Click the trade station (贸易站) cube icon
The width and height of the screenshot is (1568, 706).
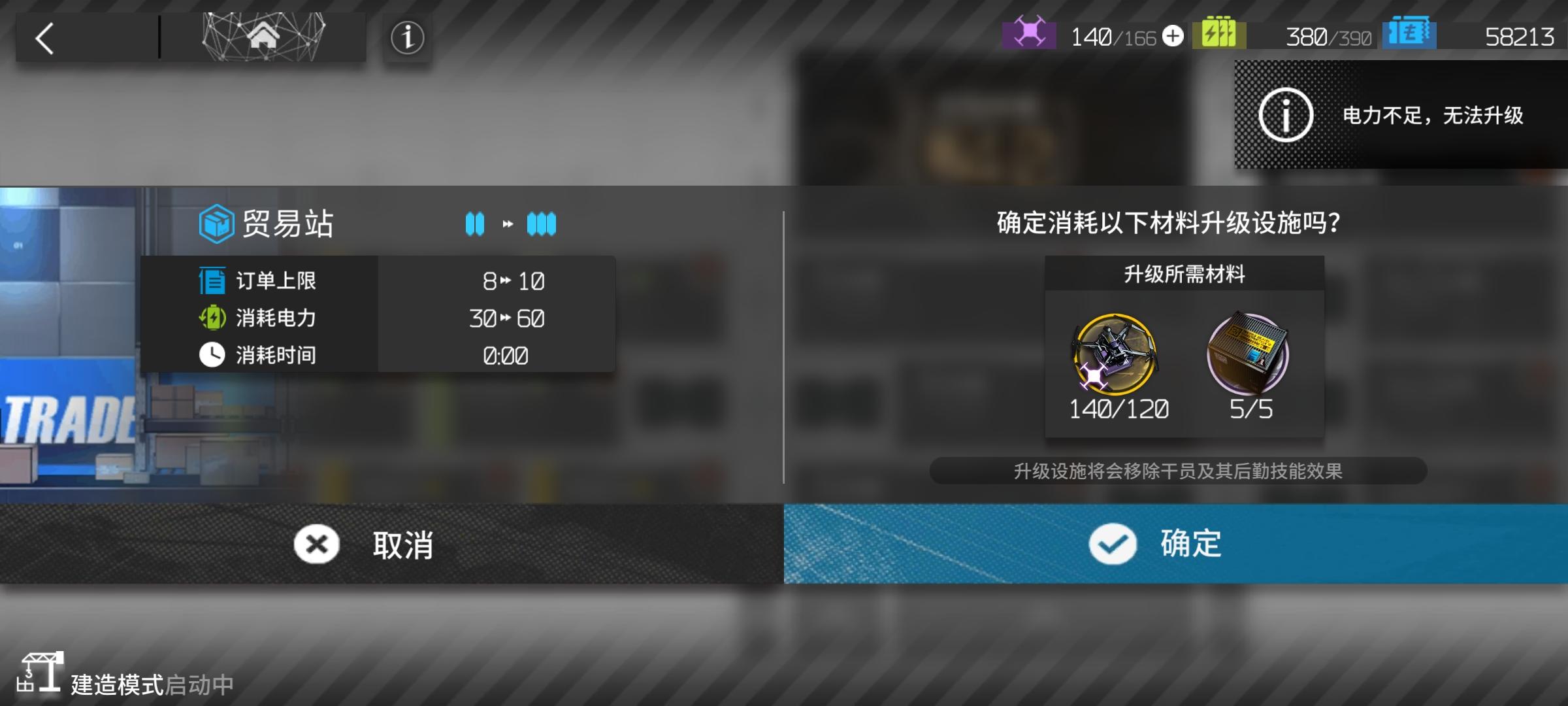pos(217,224)
